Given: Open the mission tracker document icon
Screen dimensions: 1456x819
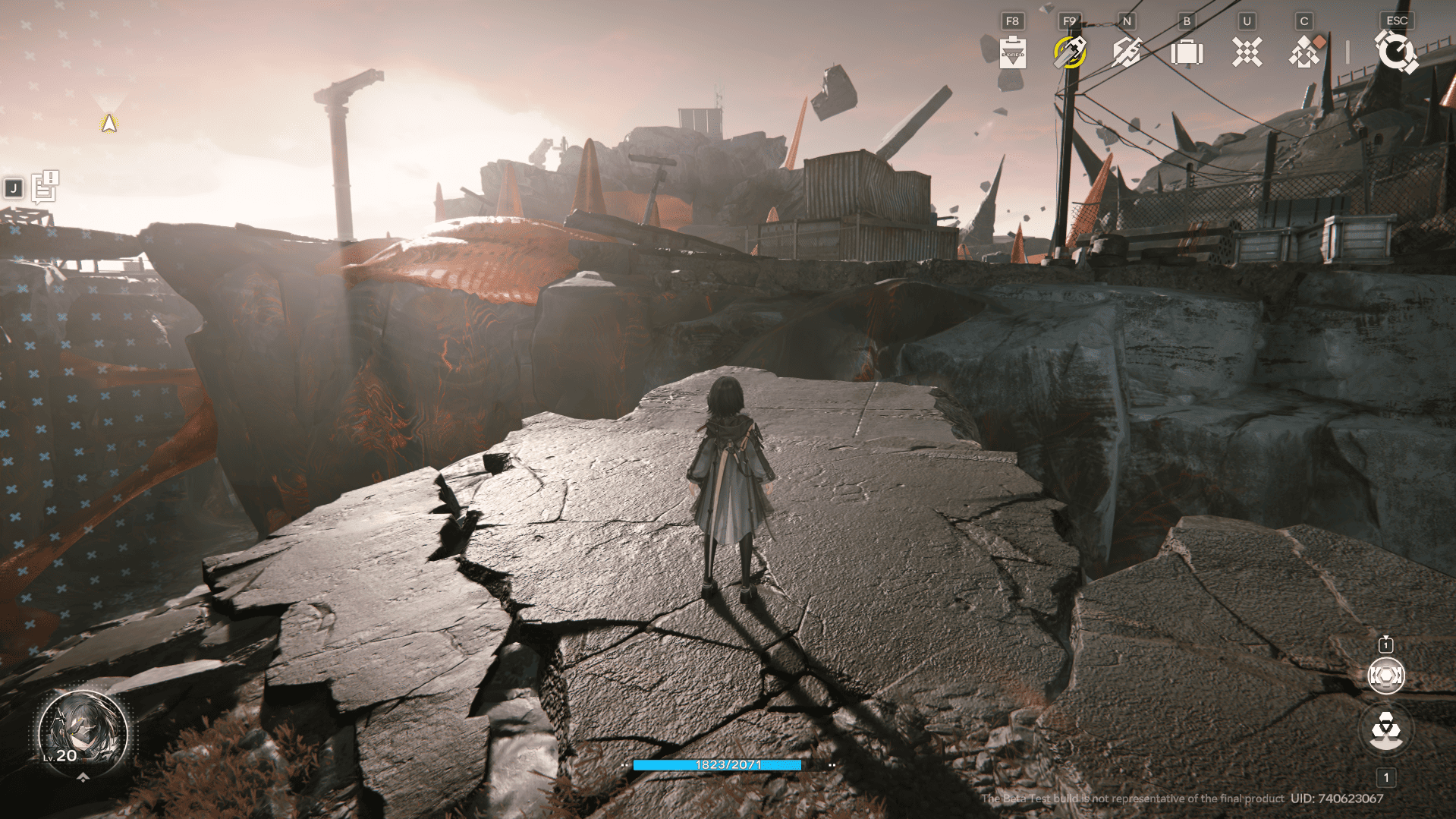Looking at the screenshot, I should coord(45,187).
